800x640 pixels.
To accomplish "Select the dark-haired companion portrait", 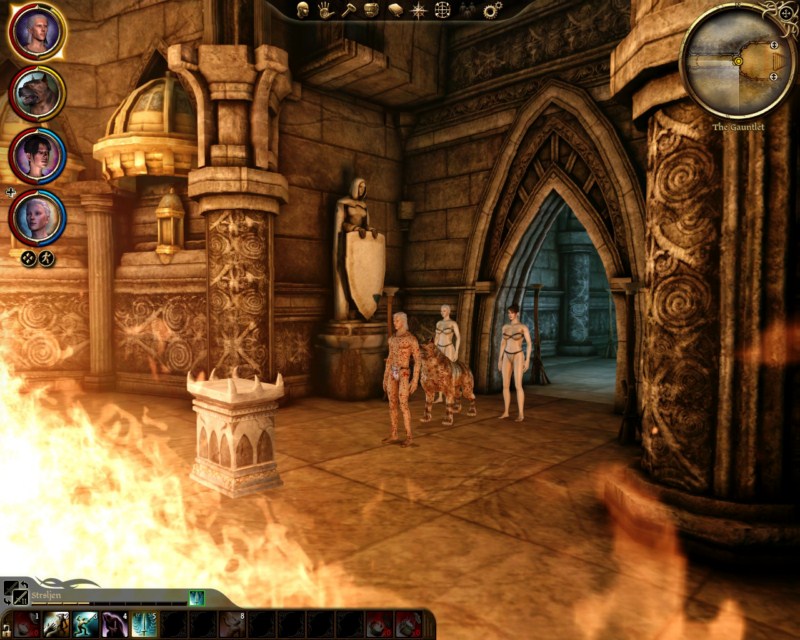I will tap(38, 155).
